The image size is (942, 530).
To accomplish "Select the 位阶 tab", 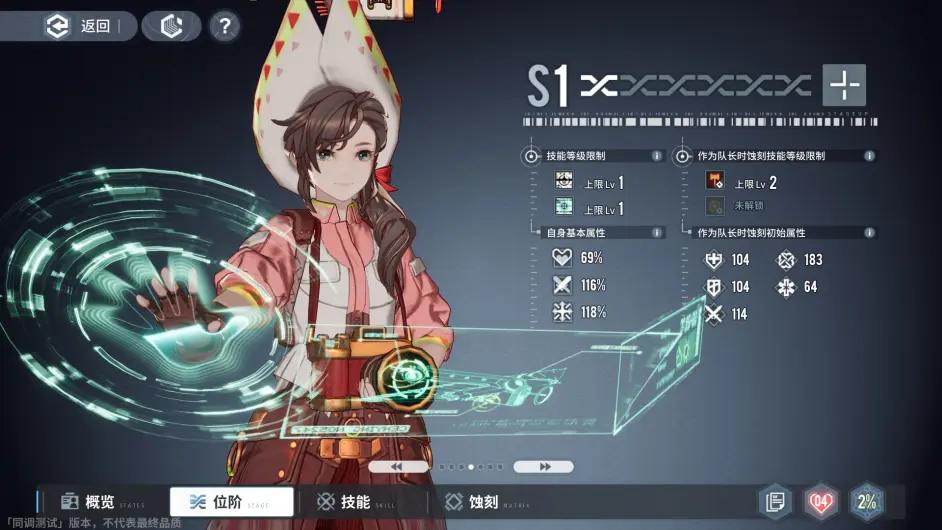I will [x=232, y=502].
